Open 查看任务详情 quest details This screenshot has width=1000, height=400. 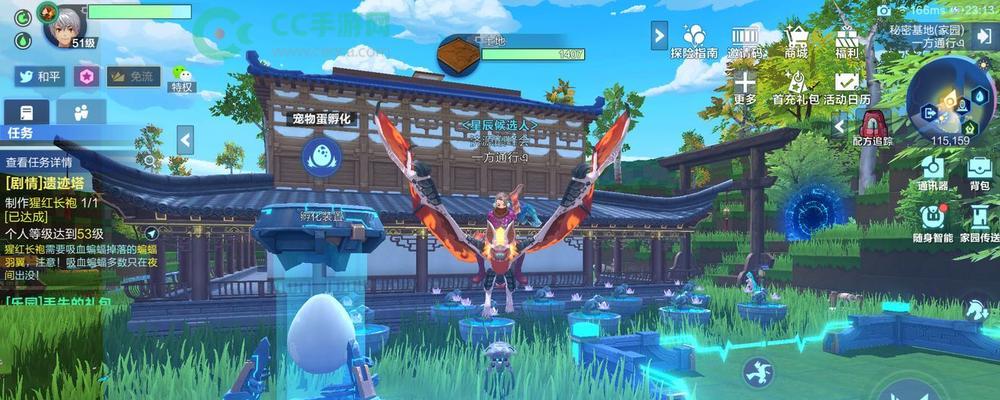(x=40, y=161)
